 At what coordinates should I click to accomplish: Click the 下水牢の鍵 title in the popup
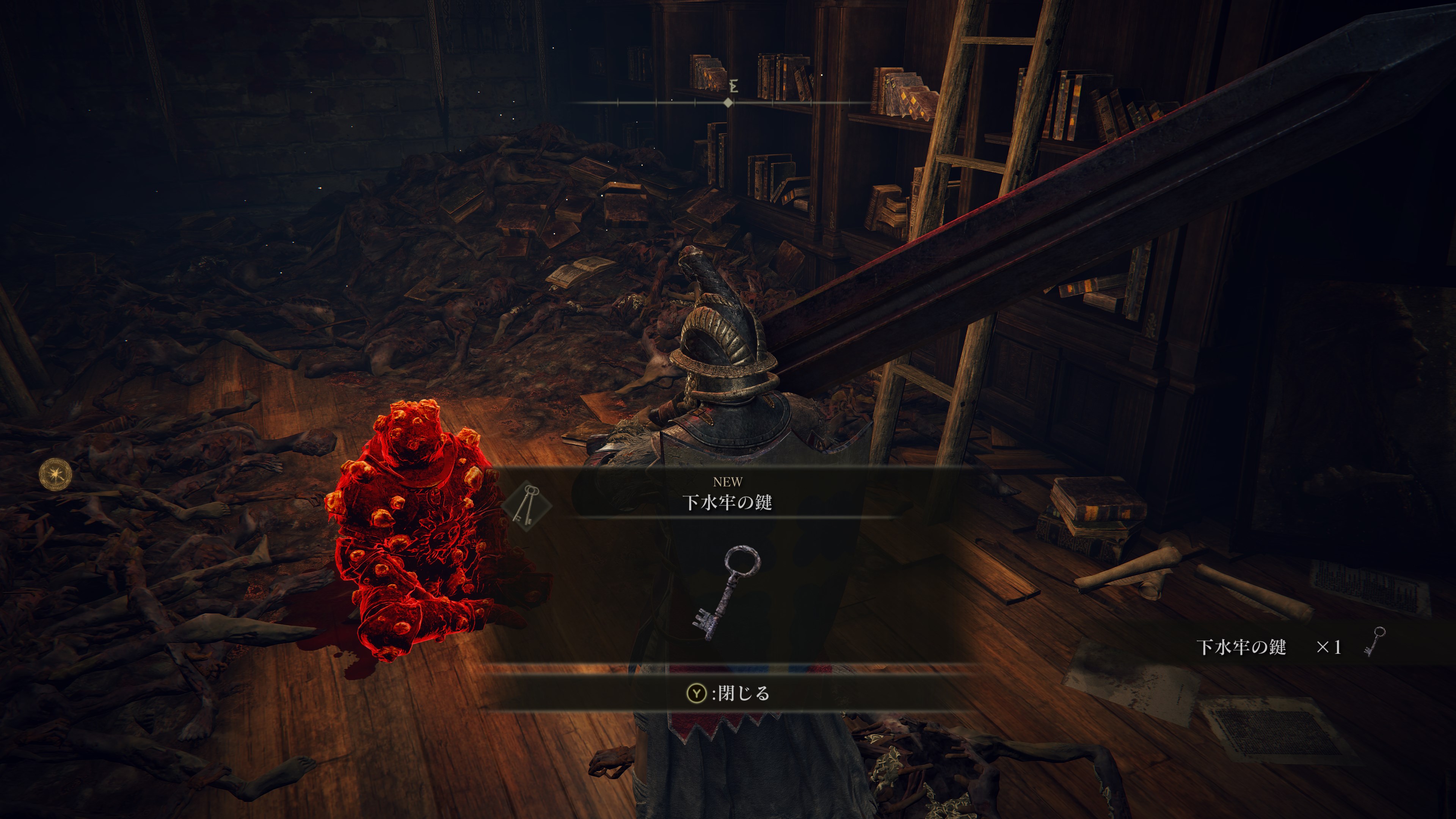727,502
